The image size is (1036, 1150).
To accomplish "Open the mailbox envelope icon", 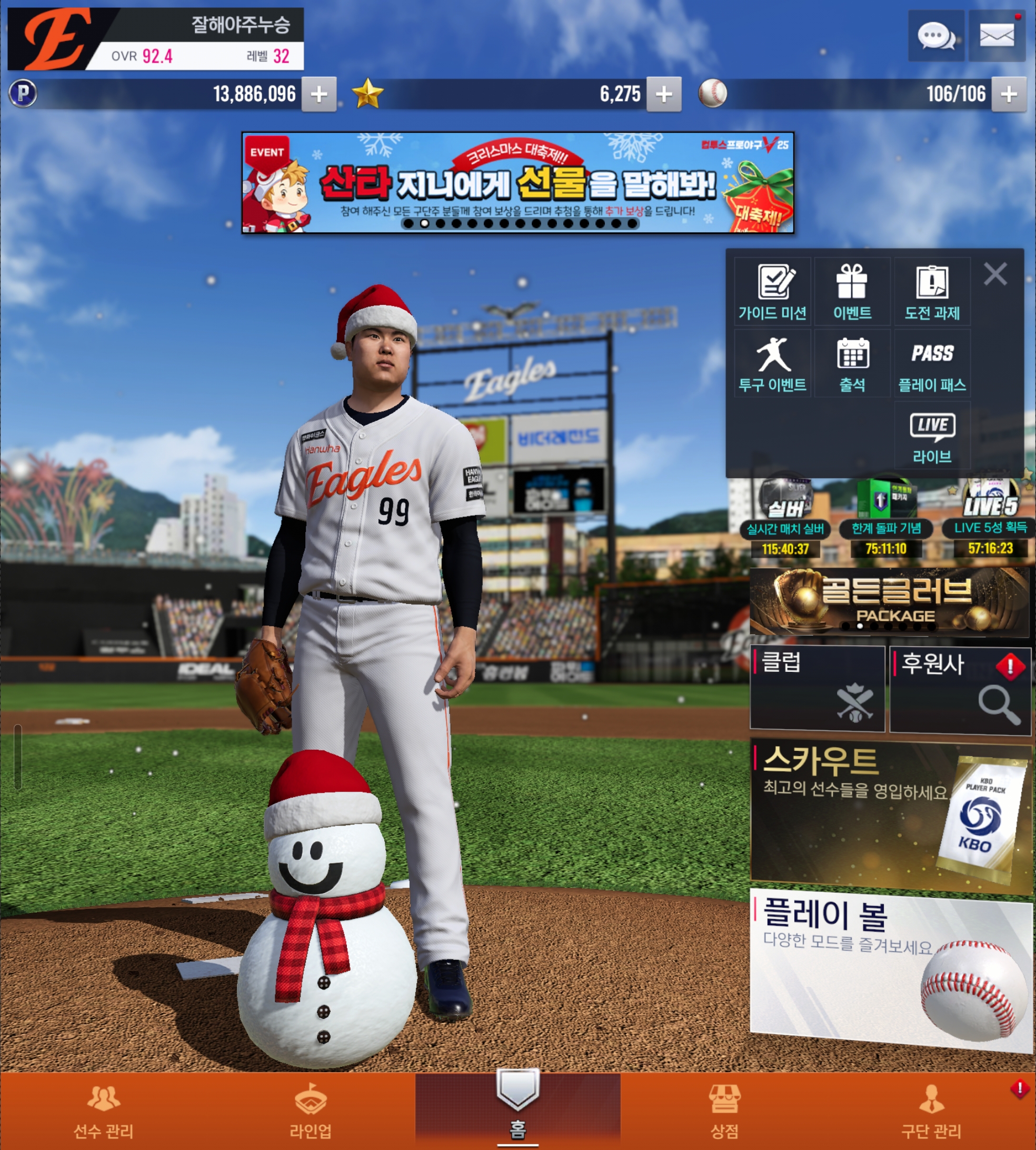I will click(996, 36).
